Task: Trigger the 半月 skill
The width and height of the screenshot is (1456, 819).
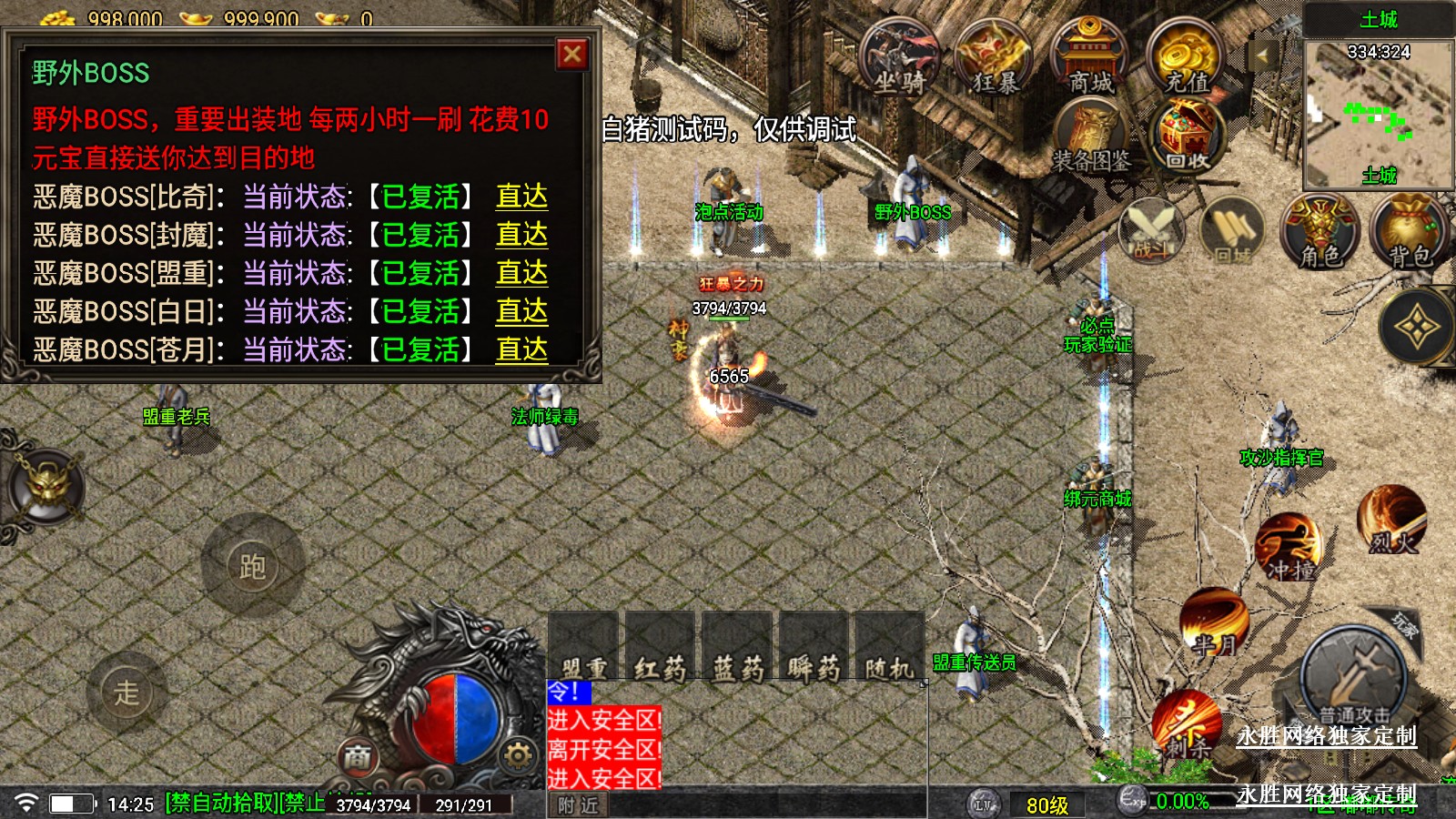Action: click(x=1214, y=623)
